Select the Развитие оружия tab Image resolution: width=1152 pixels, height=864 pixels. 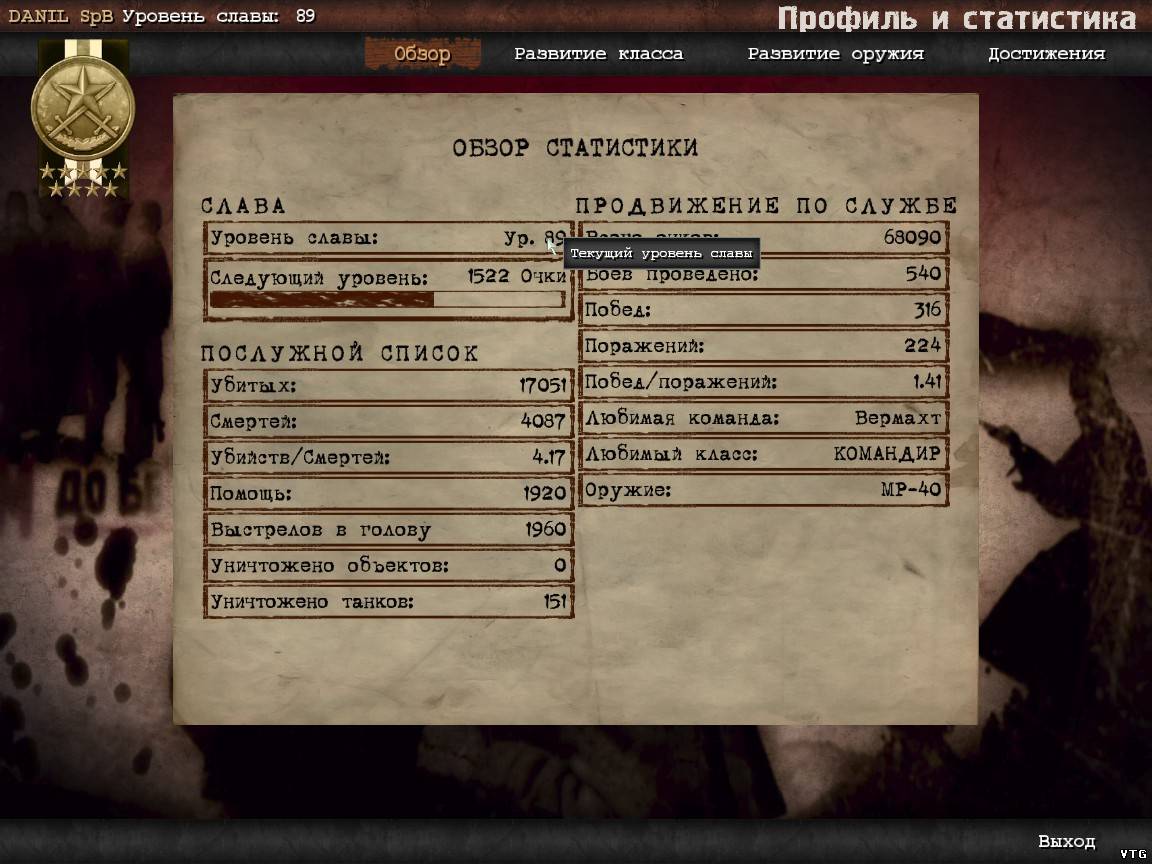[x=835, y=54]
